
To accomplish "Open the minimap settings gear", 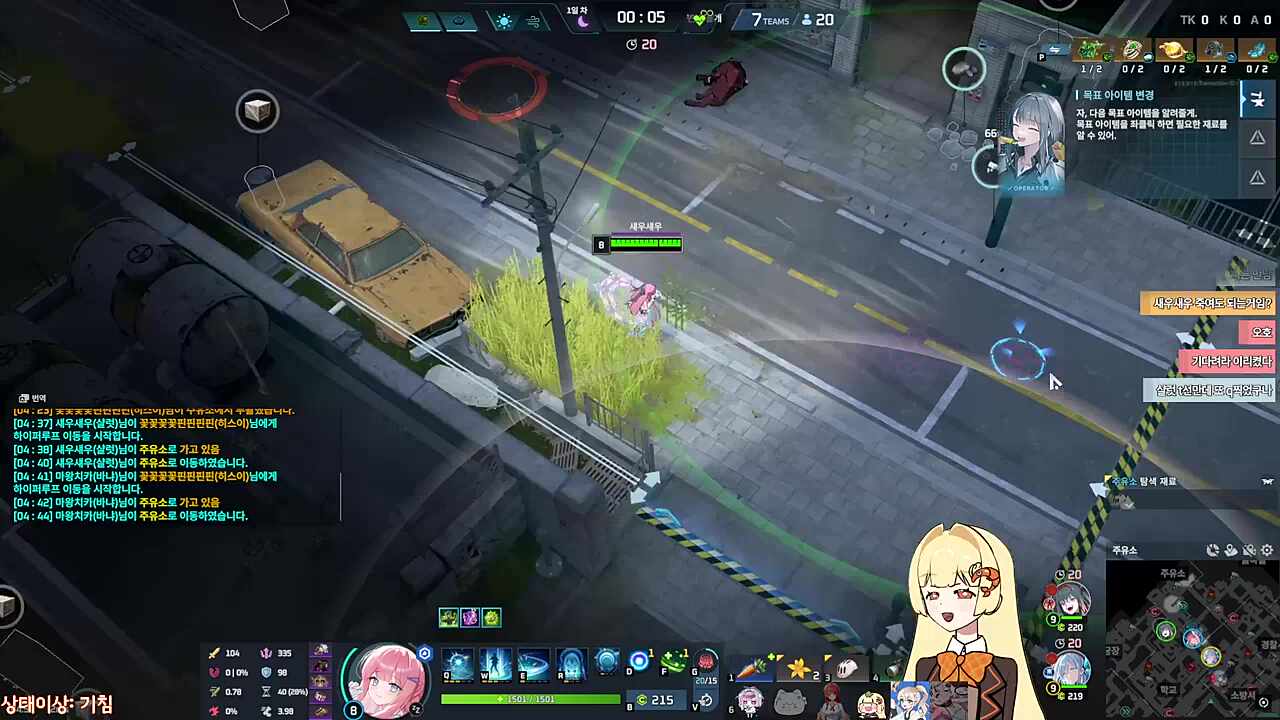I will click(1267, 550).
